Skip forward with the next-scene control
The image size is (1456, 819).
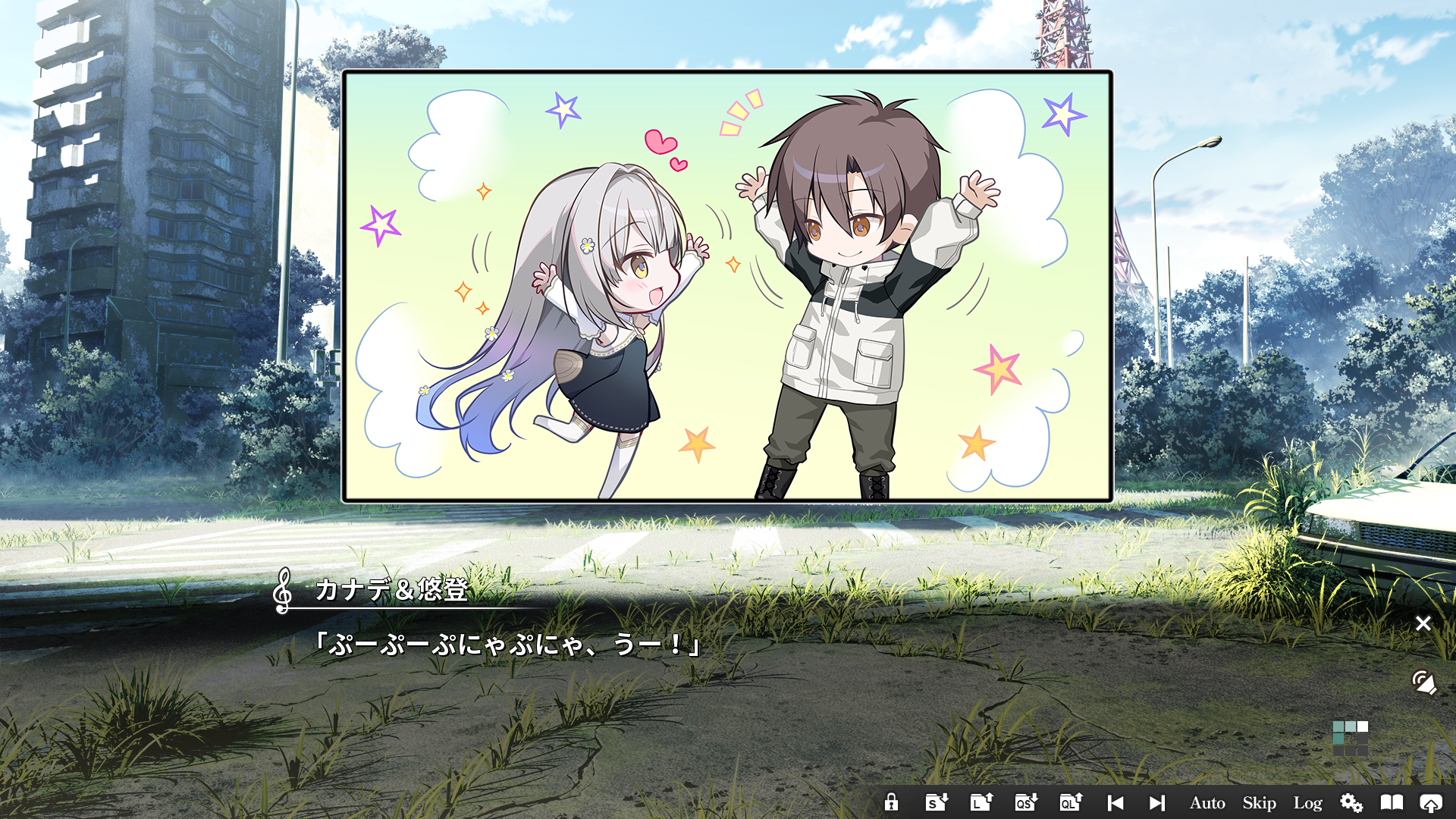click(x=1156, y=802)
